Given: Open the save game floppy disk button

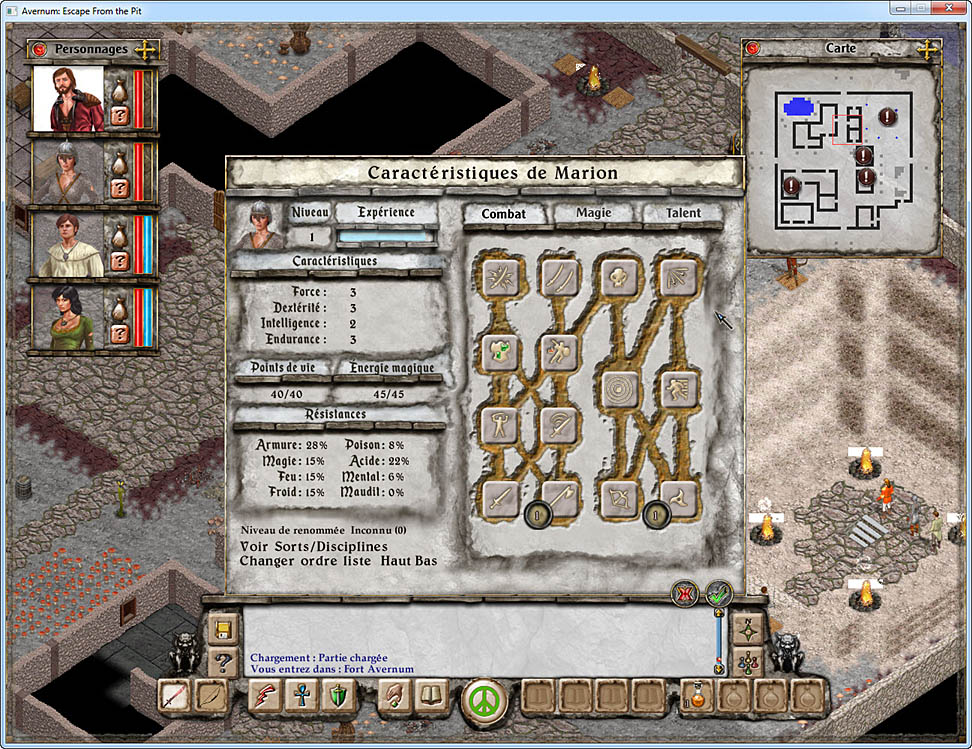Looking at the screenshot, I should [x=222, y=629].
